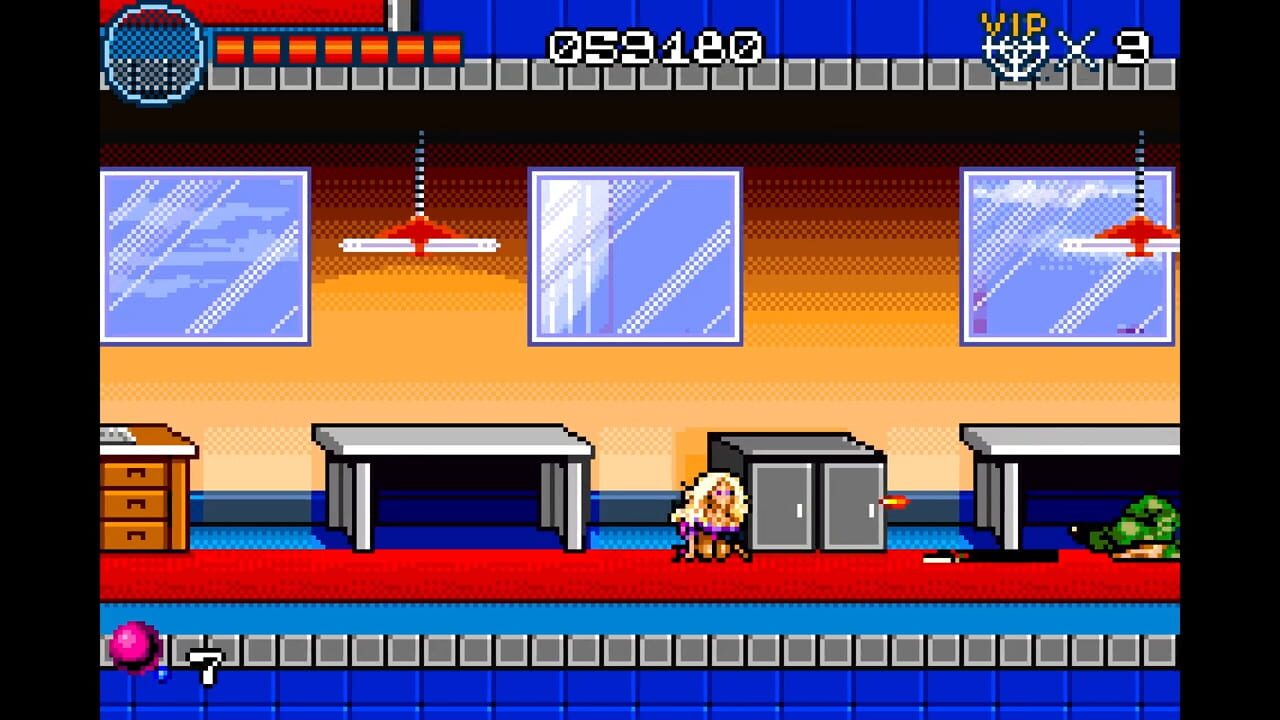
Task: Select the blonde player character
Action: tap(712, 515)
